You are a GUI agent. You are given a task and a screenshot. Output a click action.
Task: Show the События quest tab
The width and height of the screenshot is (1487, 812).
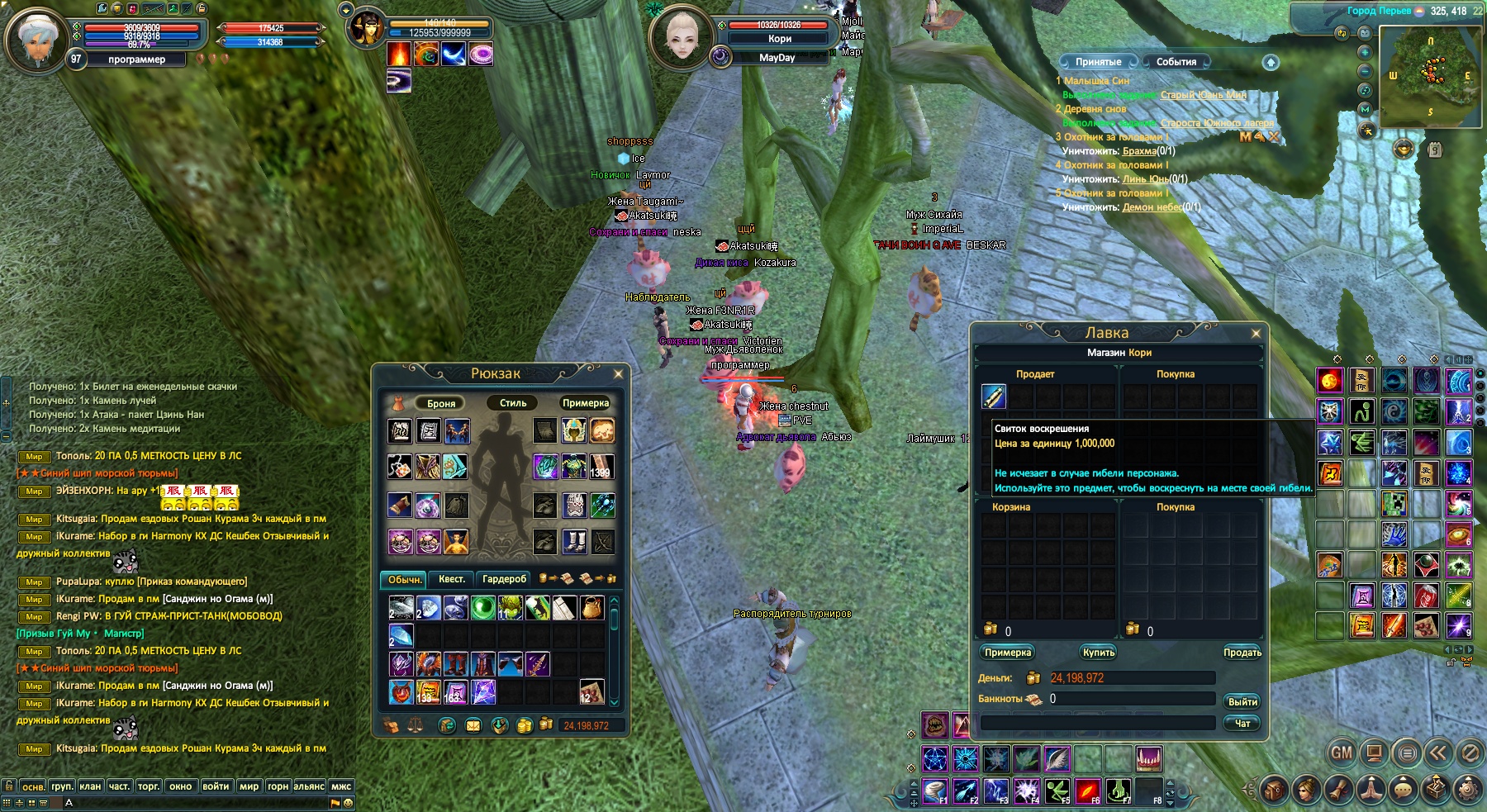pyautogui.click(x=1176, y=62)
